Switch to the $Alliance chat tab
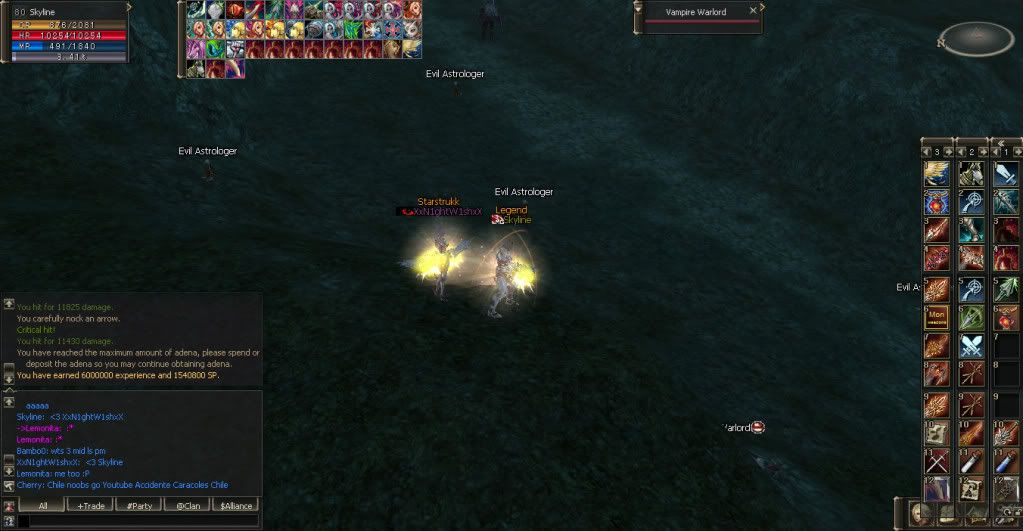The width and height of the screenshot is (1023, 531). pyautogui.click(x=236, y=505)
